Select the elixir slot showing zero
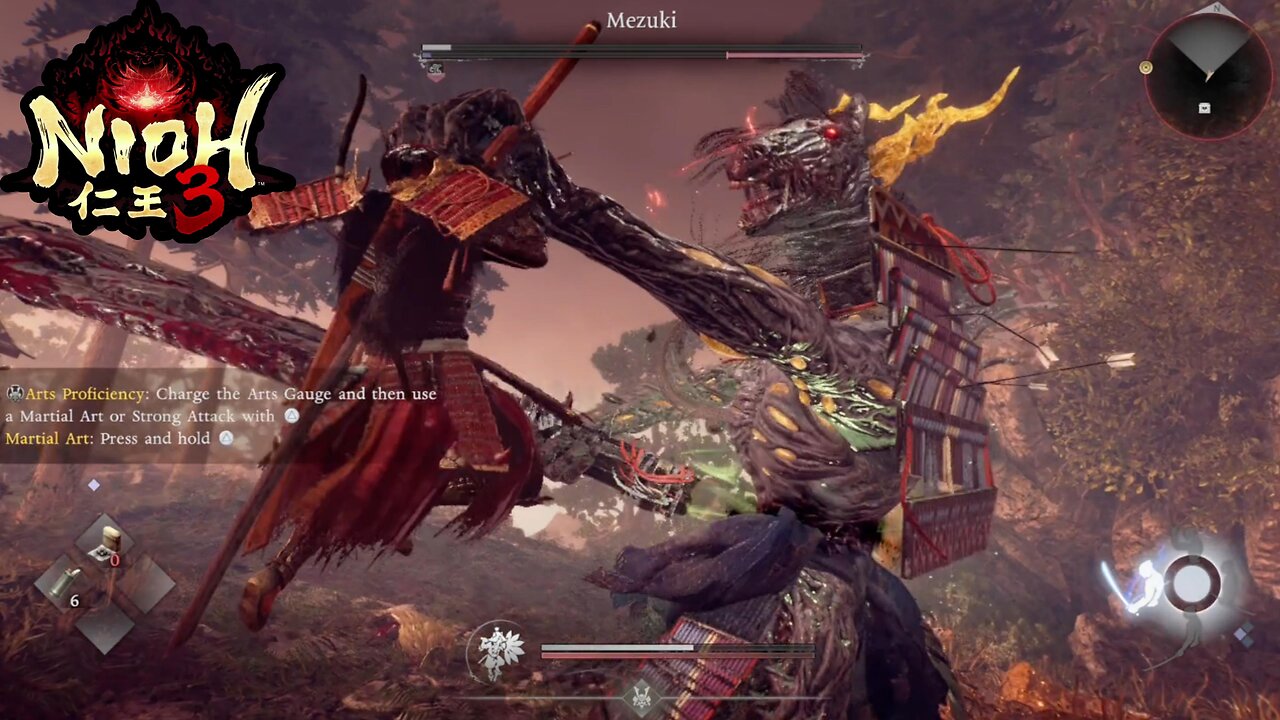Screen dimensions: 1280x720 [105, 544]
